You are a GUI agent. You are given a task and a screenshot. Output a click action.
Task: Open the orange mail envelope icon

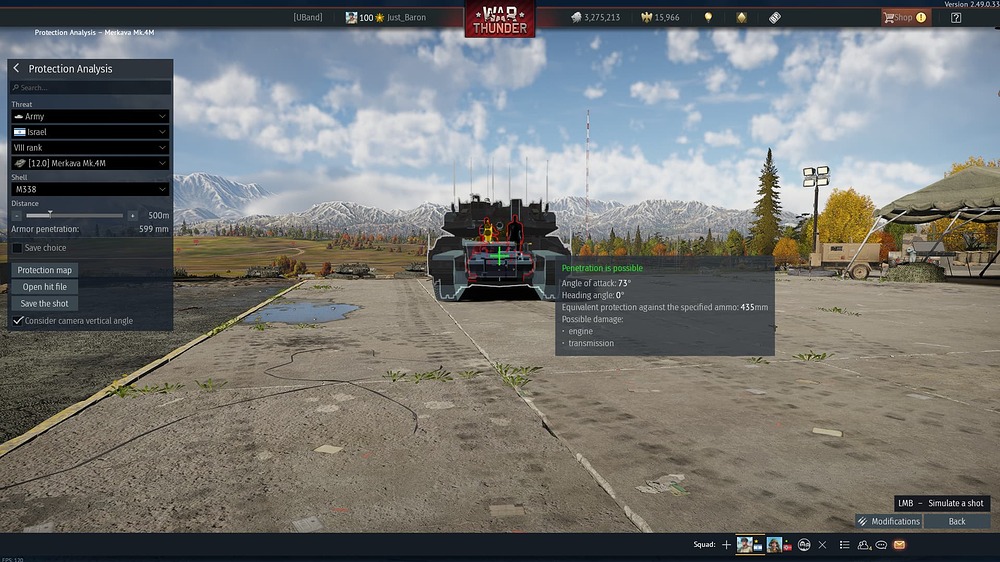899,545
